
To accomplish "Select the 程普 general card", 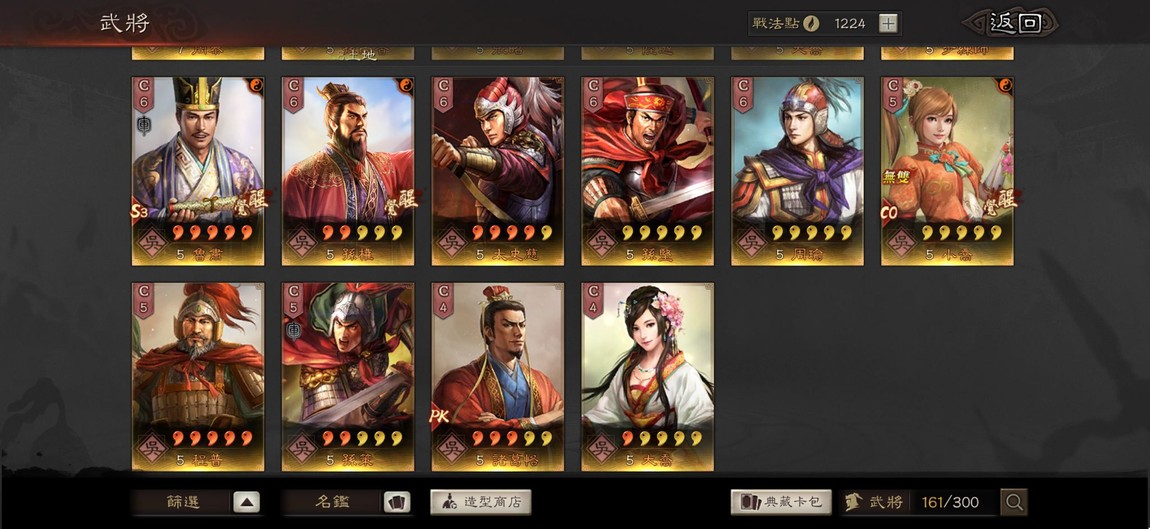I will tap(198, 375).
